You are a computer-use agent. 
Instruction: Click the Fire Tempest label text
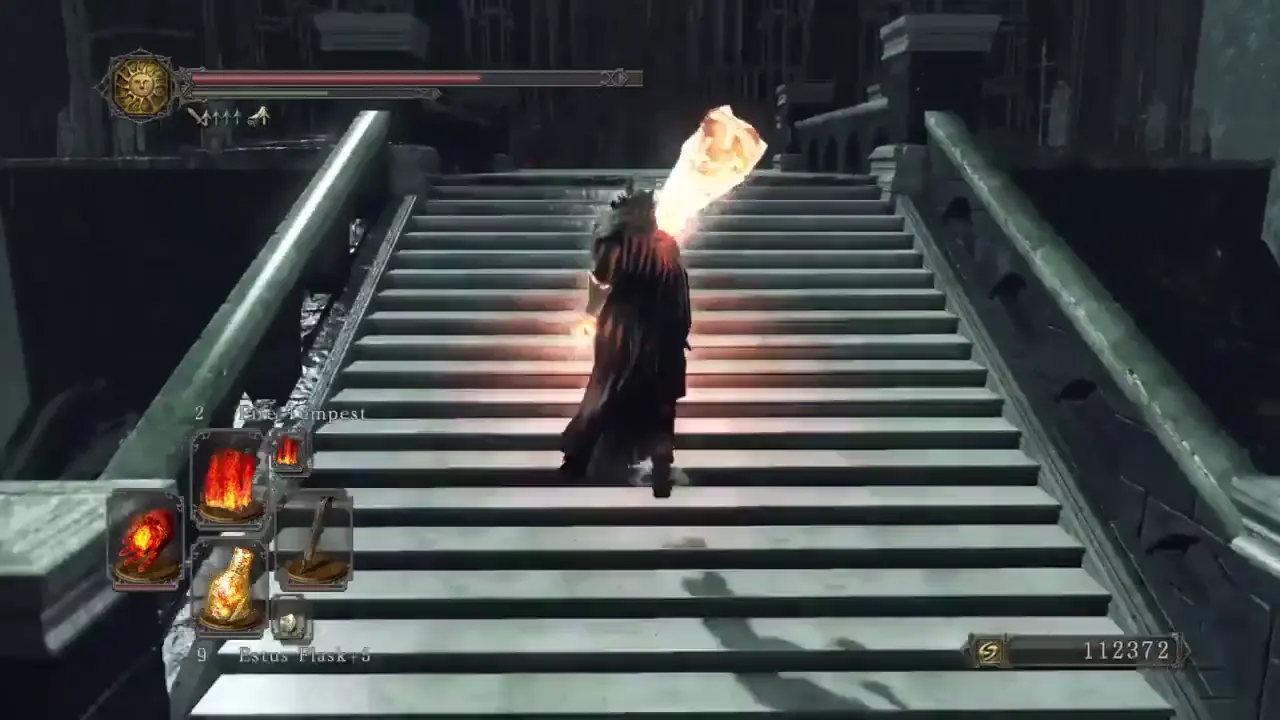[x=302, y=412]
